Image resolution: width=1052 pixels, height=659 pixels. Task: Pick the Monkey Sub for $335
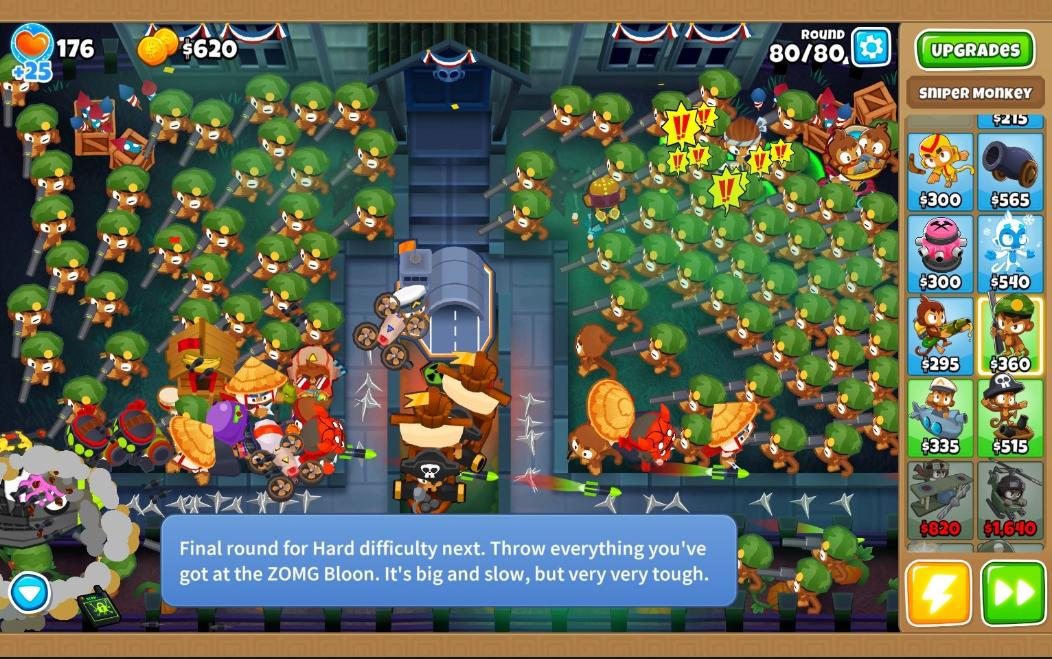(x=939, y=417)
